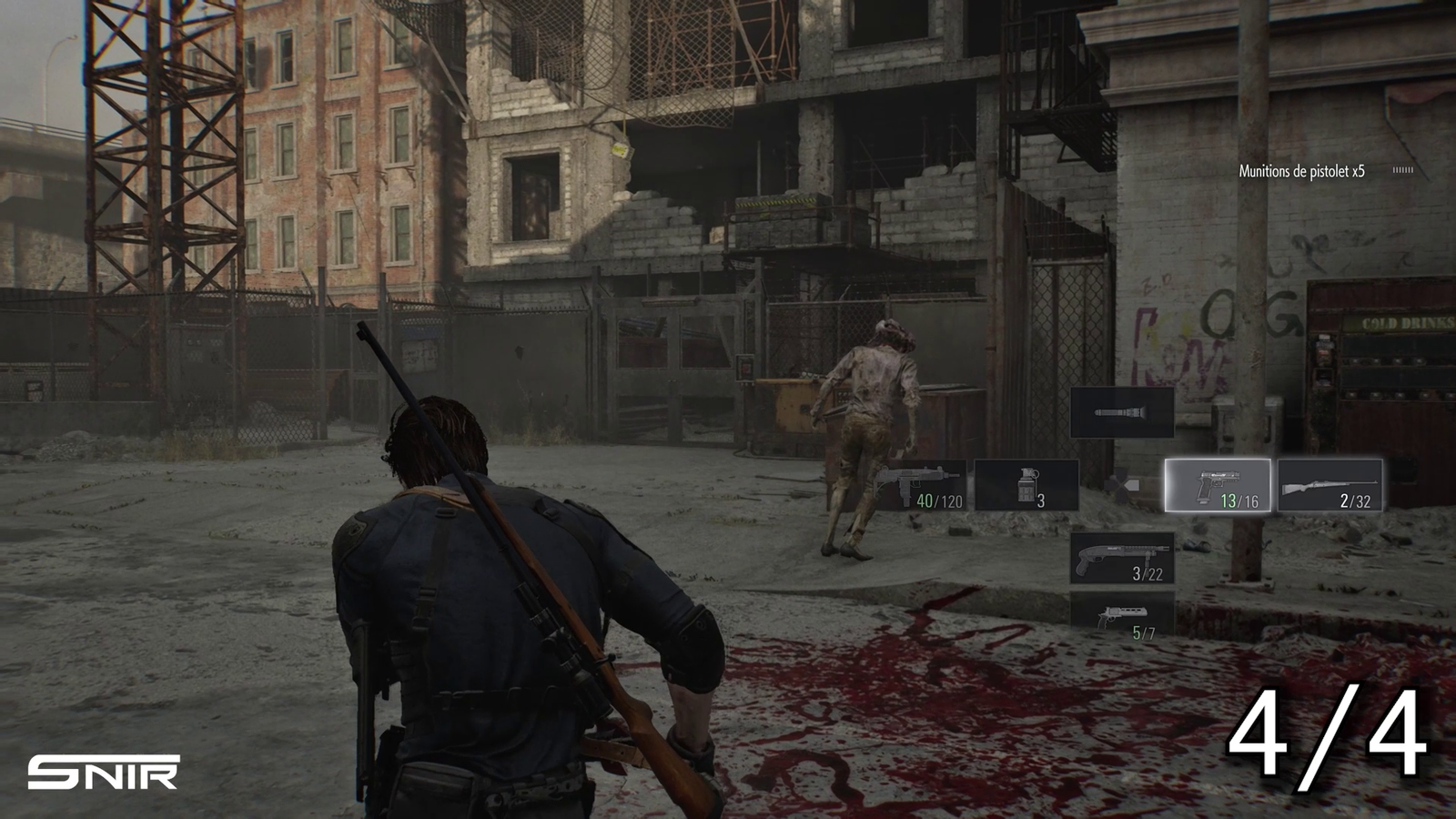Equip the pump shotgun

coord(1121,557)
